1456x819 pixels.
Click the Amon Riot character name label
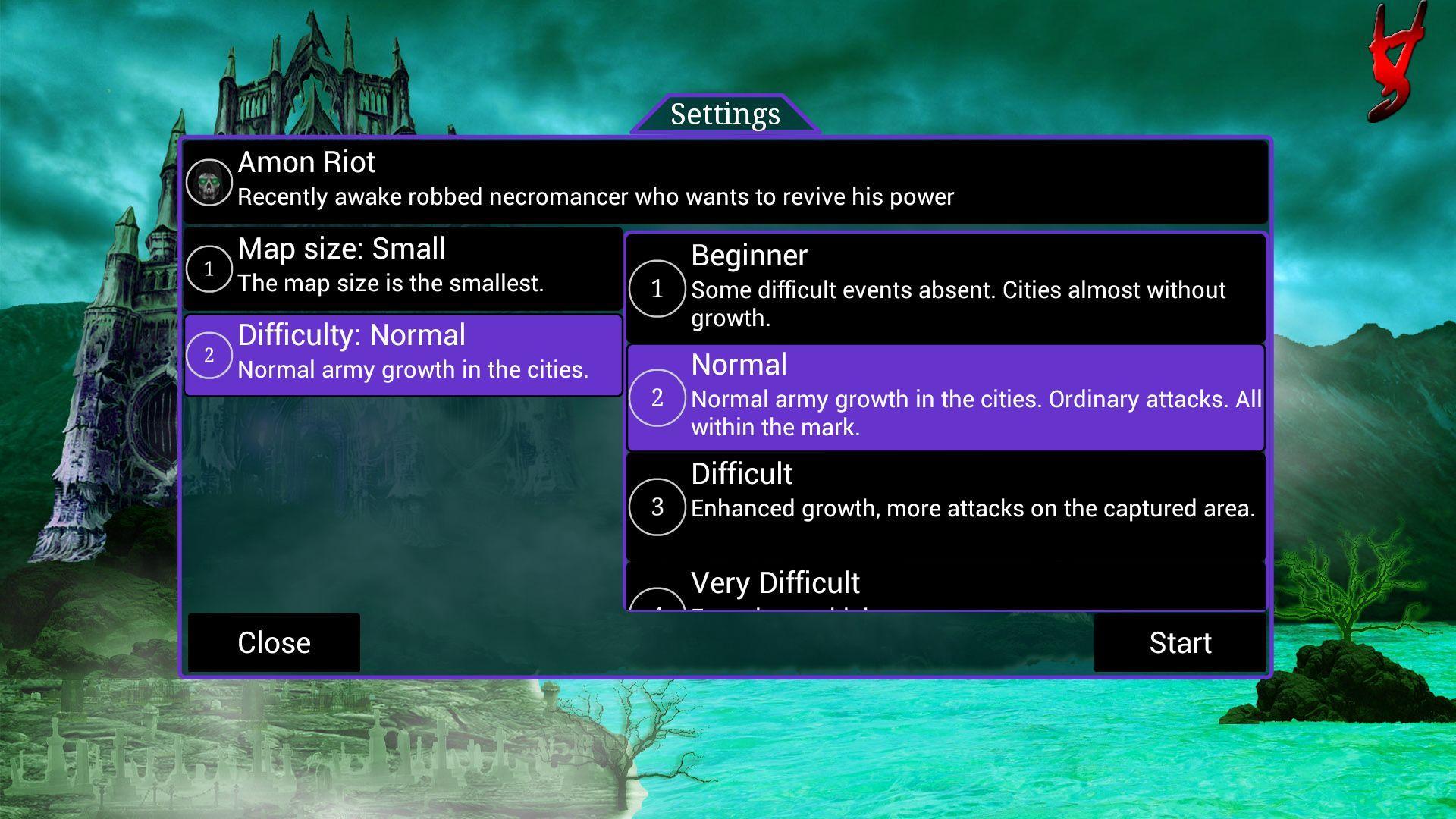[x=306, y=162]
